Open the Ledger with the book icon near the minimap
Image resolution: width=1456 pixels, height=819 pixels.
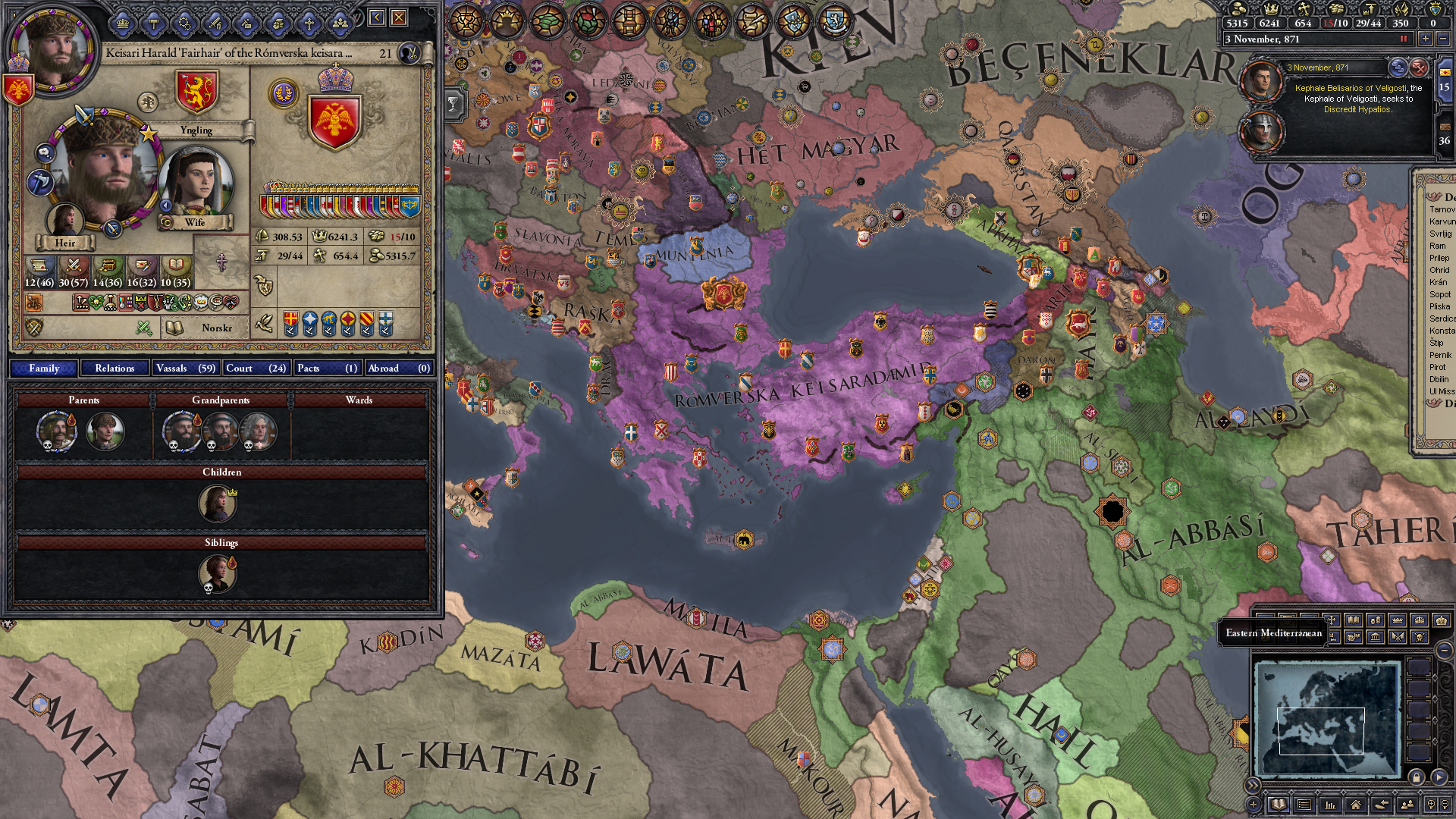1279,805
